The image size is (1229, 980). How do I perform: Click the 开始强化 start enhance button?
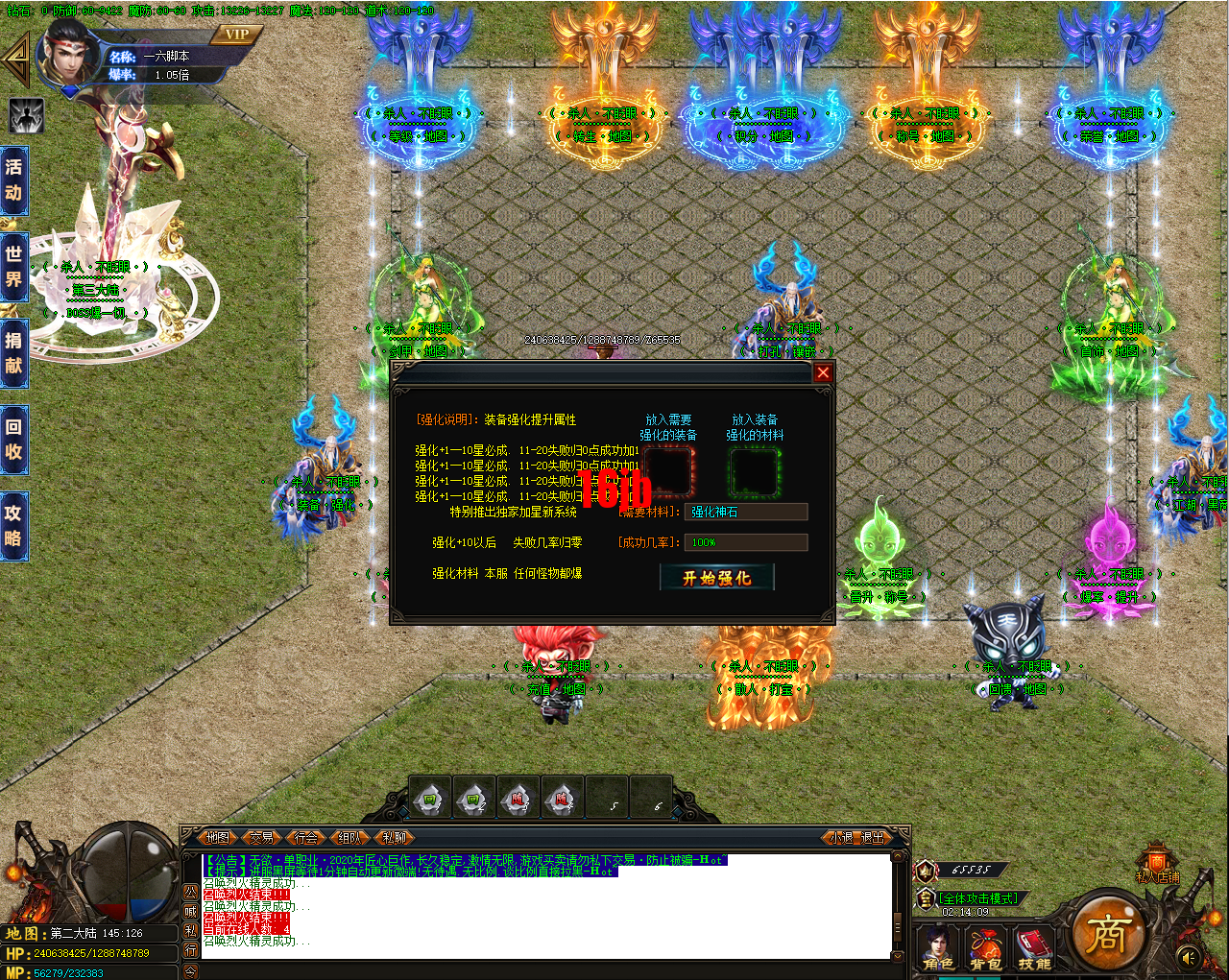click(x=717, y=577)
